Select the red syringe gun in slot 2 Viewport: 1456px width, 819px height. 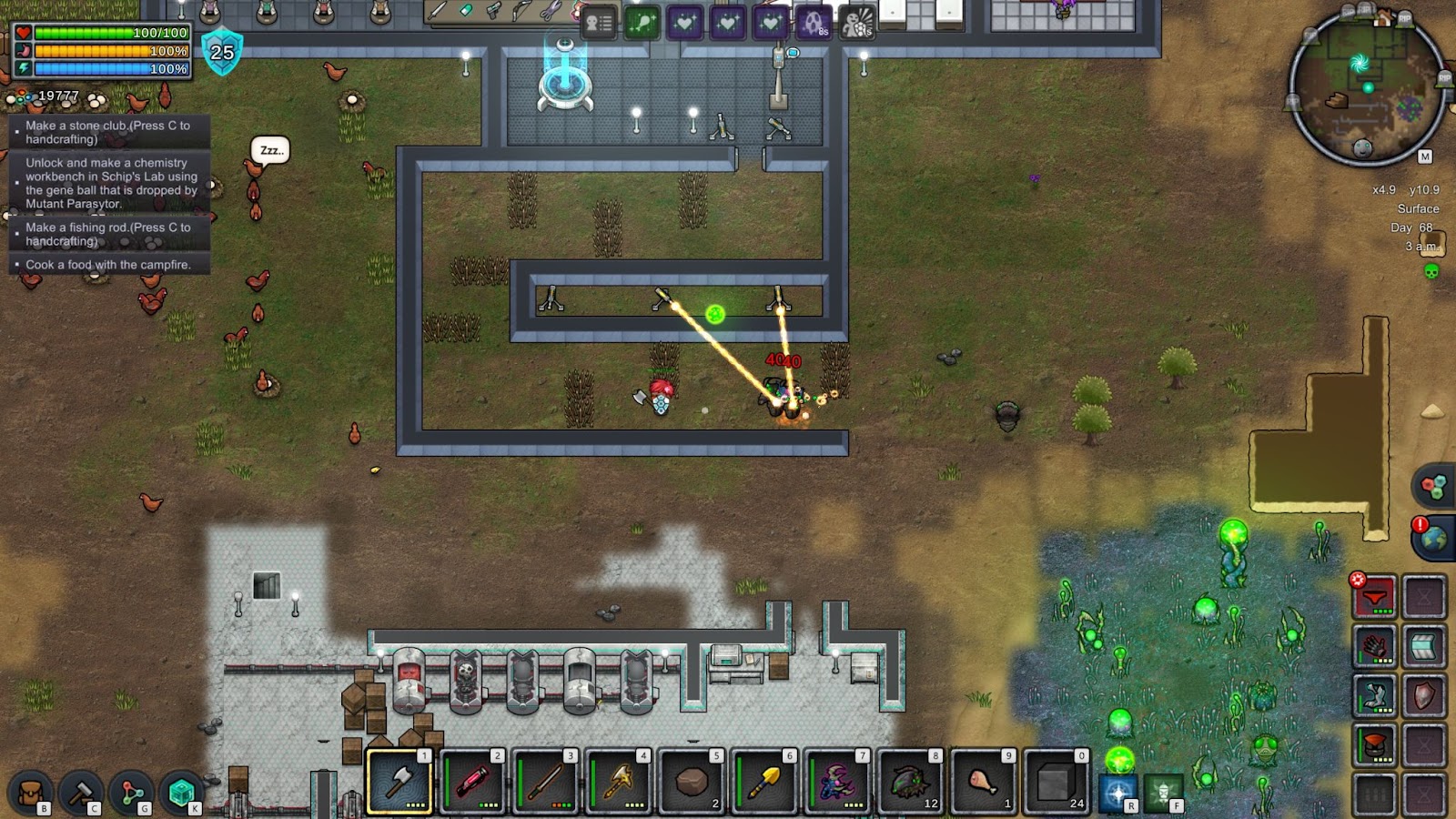point(473,781)
